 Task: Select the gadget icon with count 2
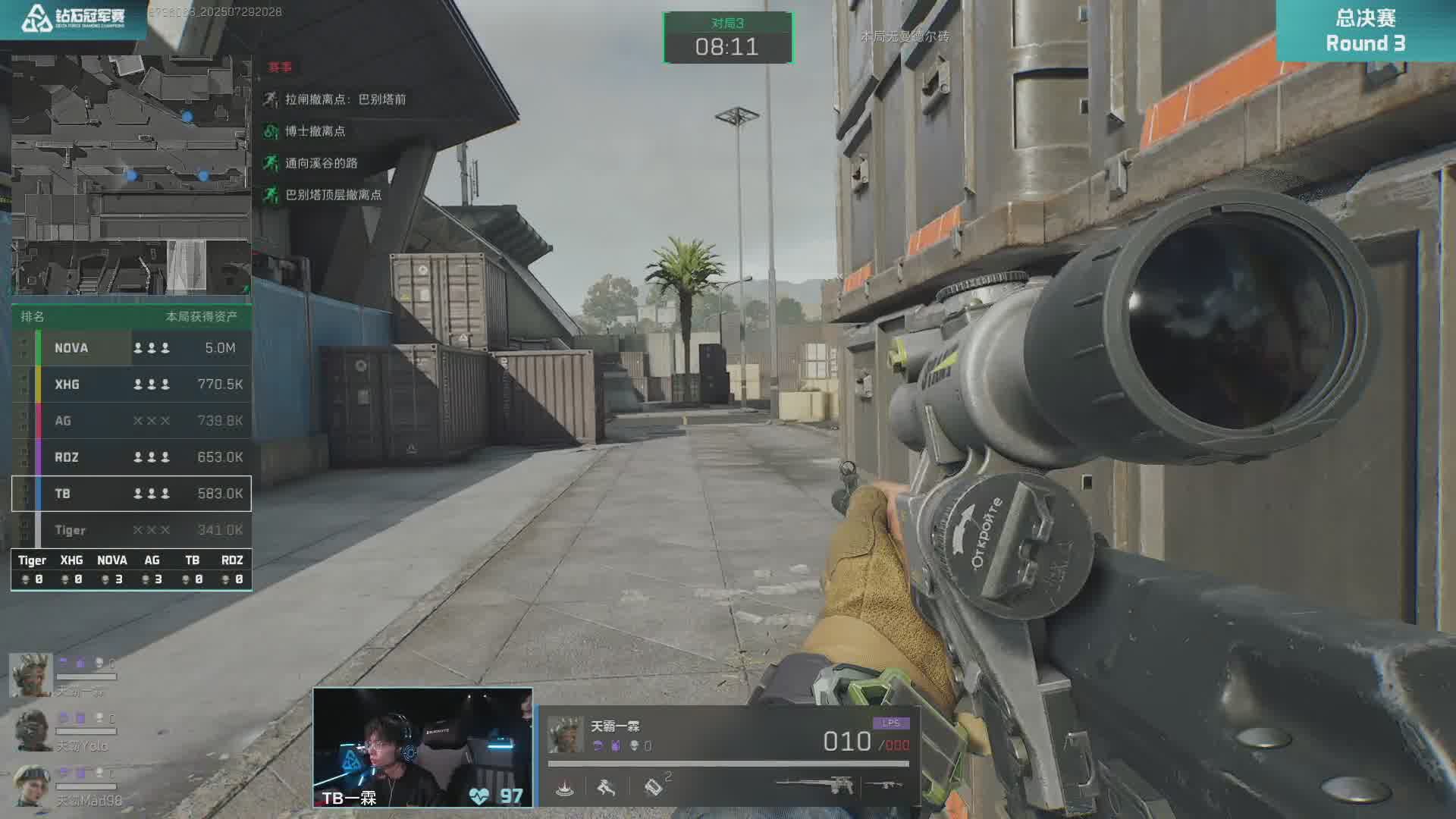[x=654, y=787]
